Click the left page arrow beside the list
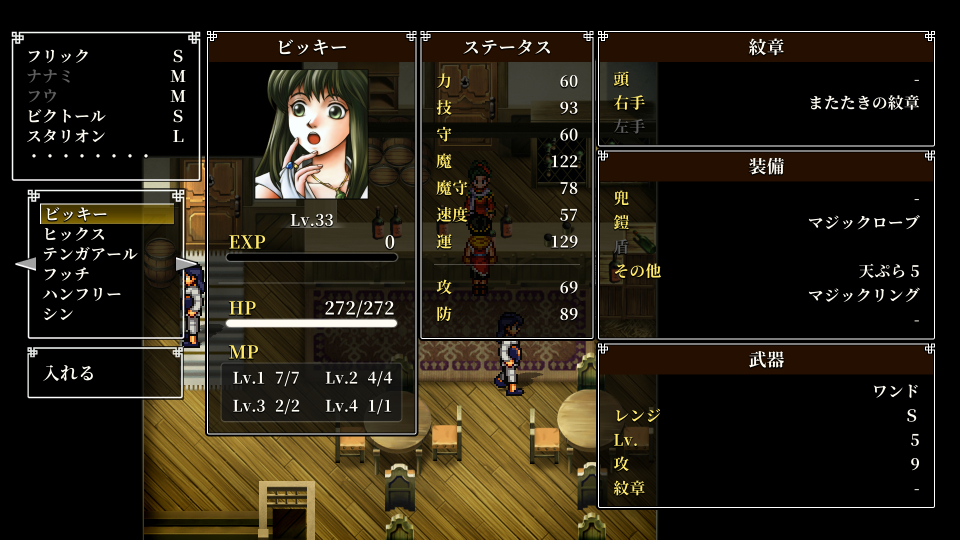This screenshot has height=540, width=960. tap(25, 264)
